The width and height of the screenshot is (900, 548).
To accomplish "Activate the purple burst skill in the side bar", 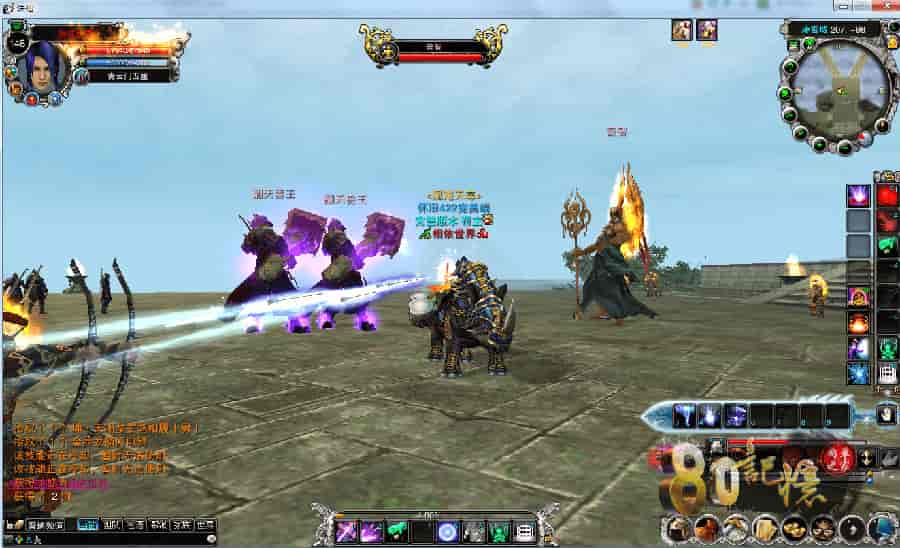I will [x=858, y=196].
